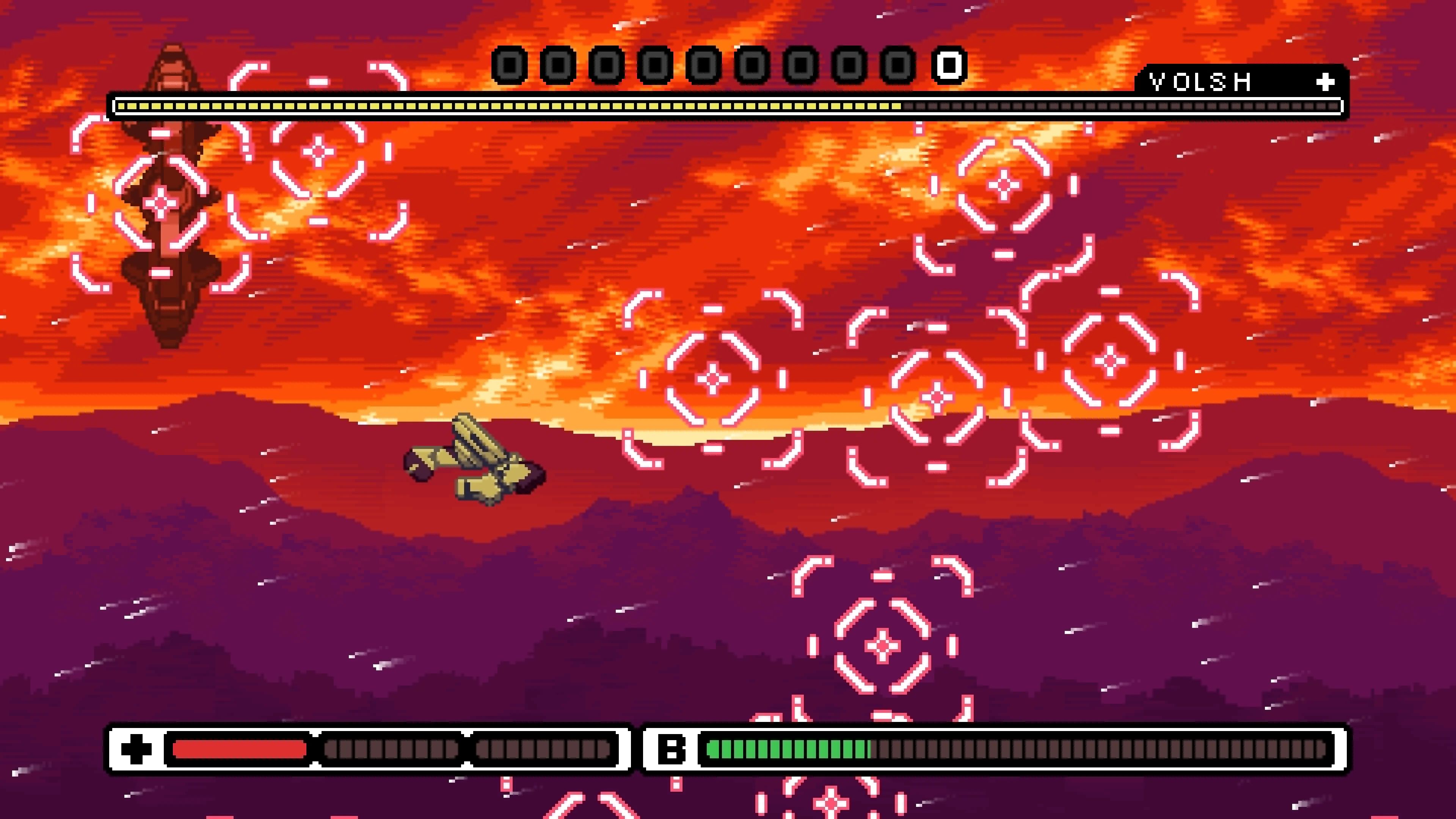This screenshot has height=819, width=1456.
Task: Click the fifth score counter box
Action: click(704, 66)
